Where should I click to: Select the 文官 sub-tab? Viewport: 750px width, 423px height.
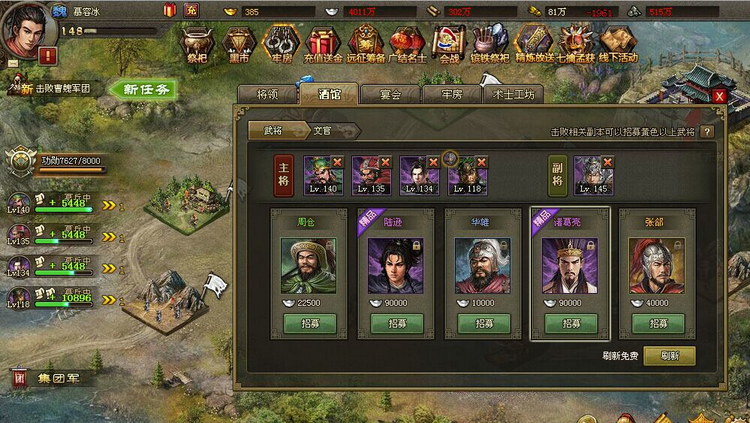[x=321, y=130]
